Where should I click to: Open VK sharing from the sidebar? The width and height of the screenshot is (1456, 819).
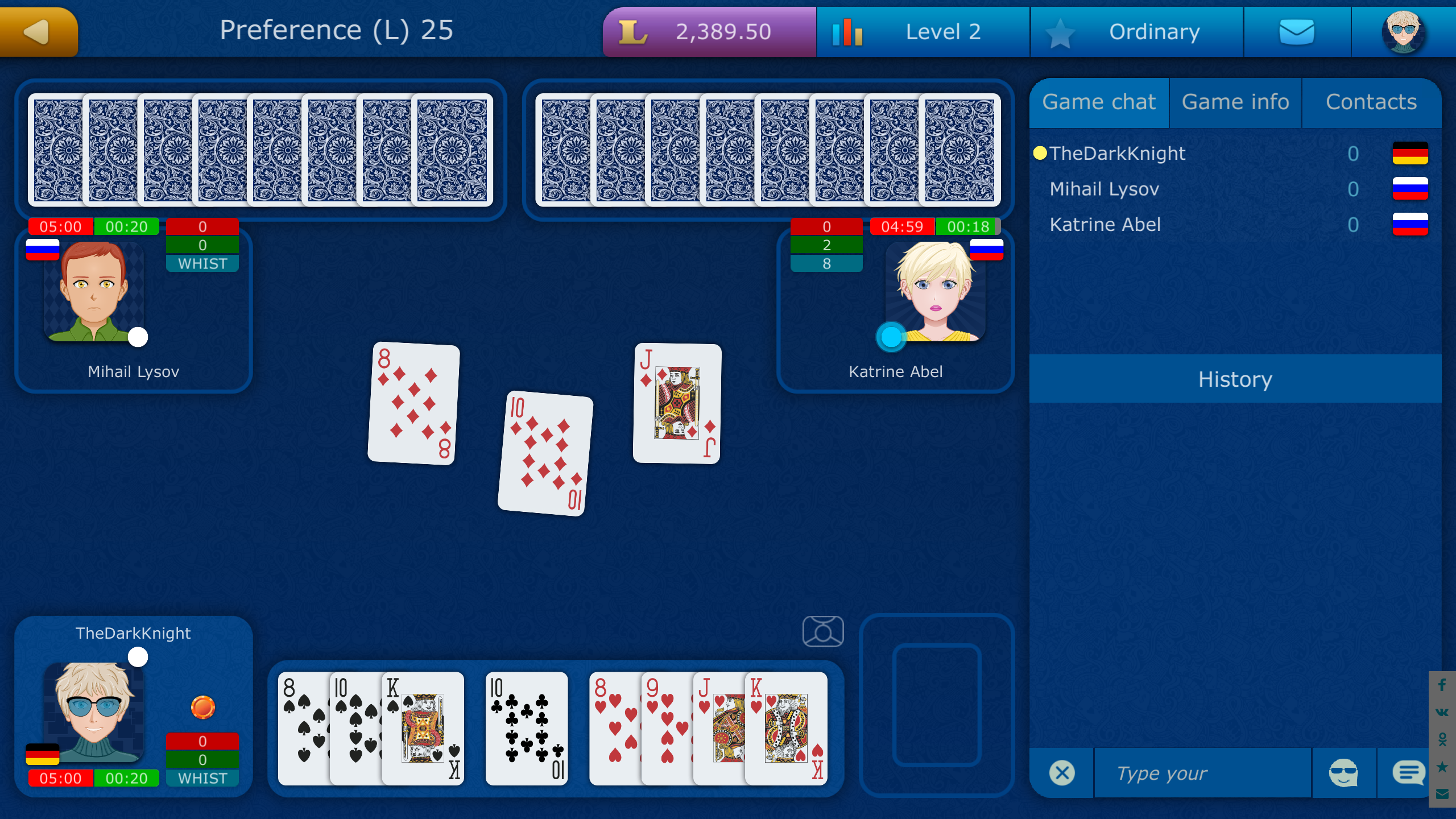pos(1442,713)
